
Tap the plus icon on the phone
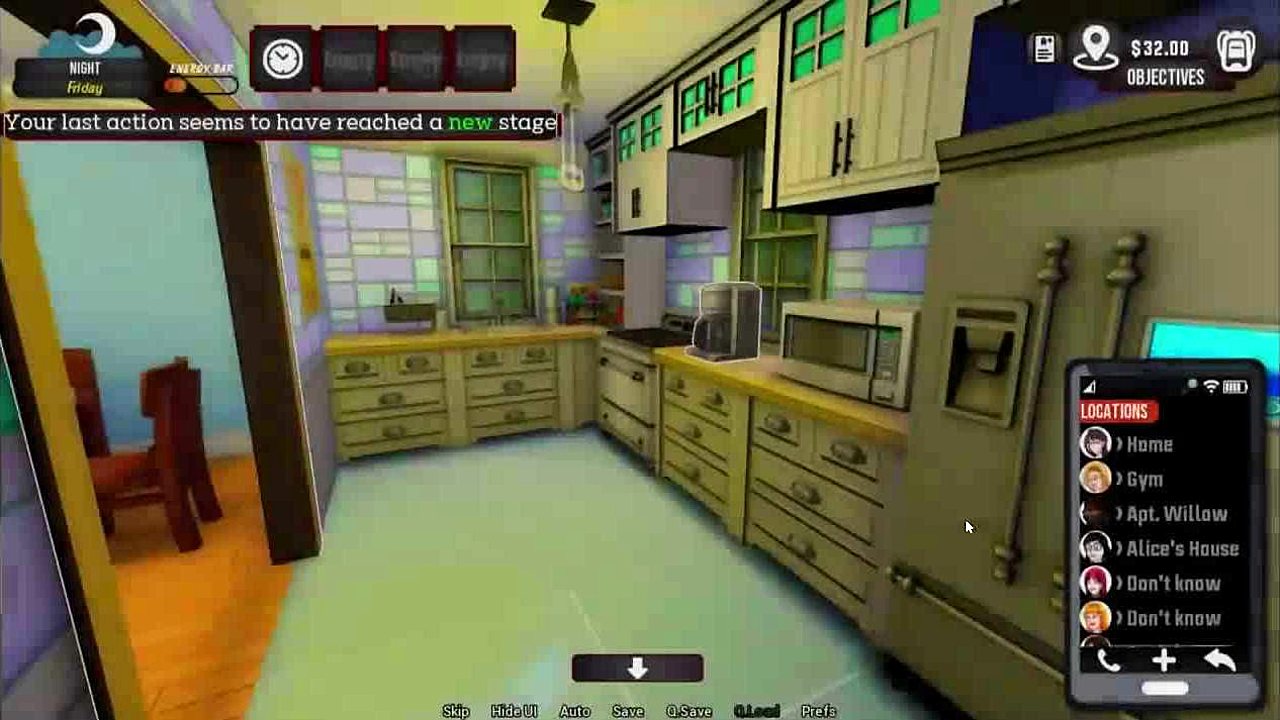pos(1164,661)
